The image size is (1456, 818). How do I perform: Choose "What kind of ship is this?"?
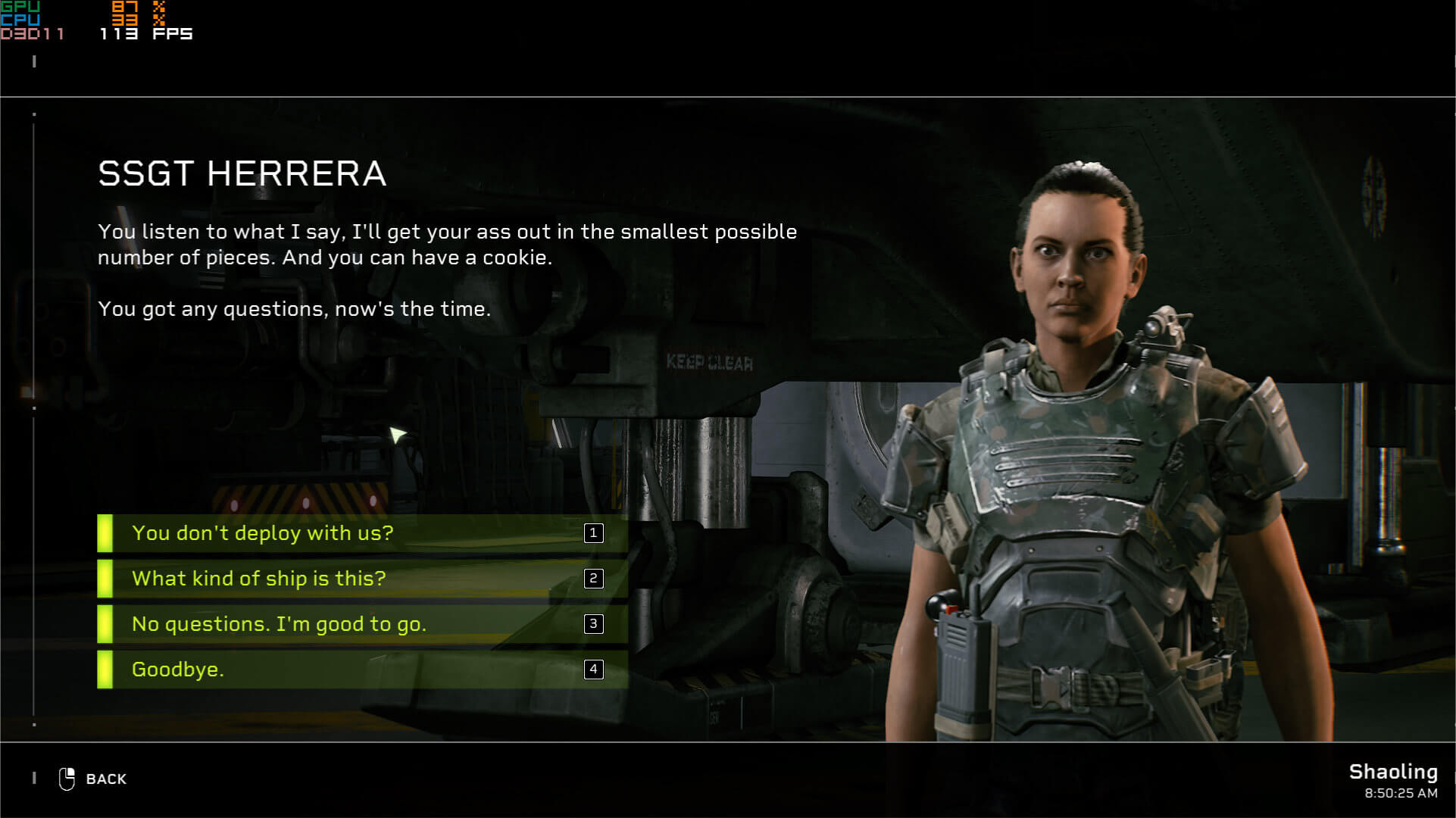click(x=361, y=579)
